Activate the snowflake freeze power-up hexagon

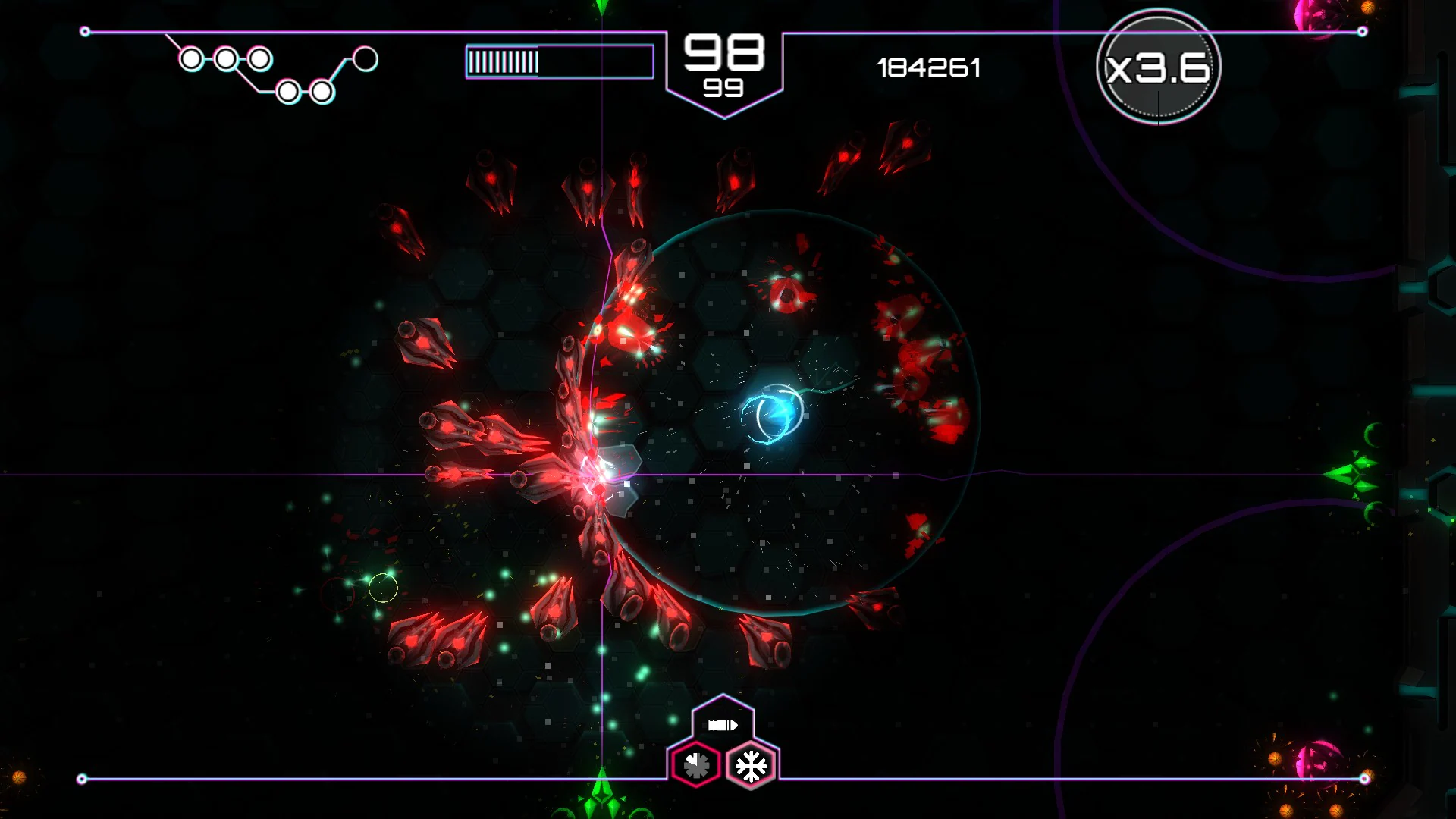[x=750, y=764]
